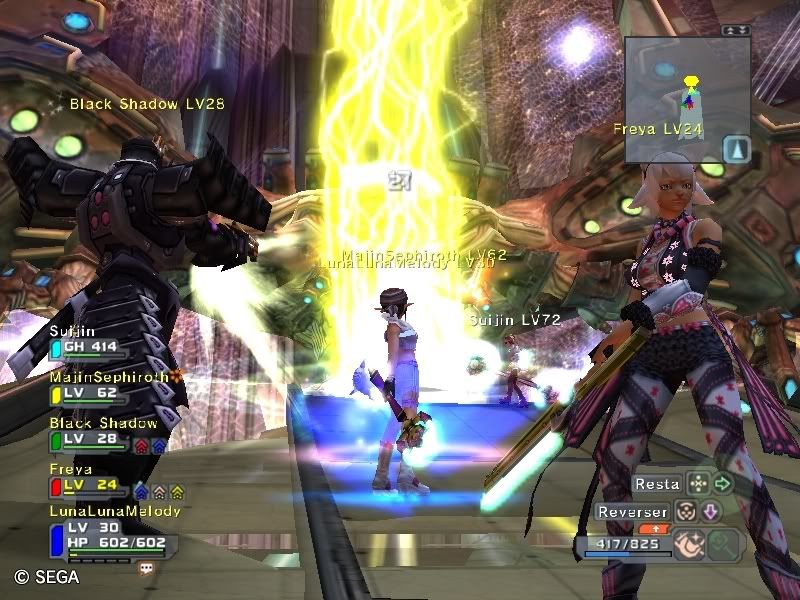Click the blue compass arrow on minimap
Screen dimensions: 800x600
coord(735,148)
